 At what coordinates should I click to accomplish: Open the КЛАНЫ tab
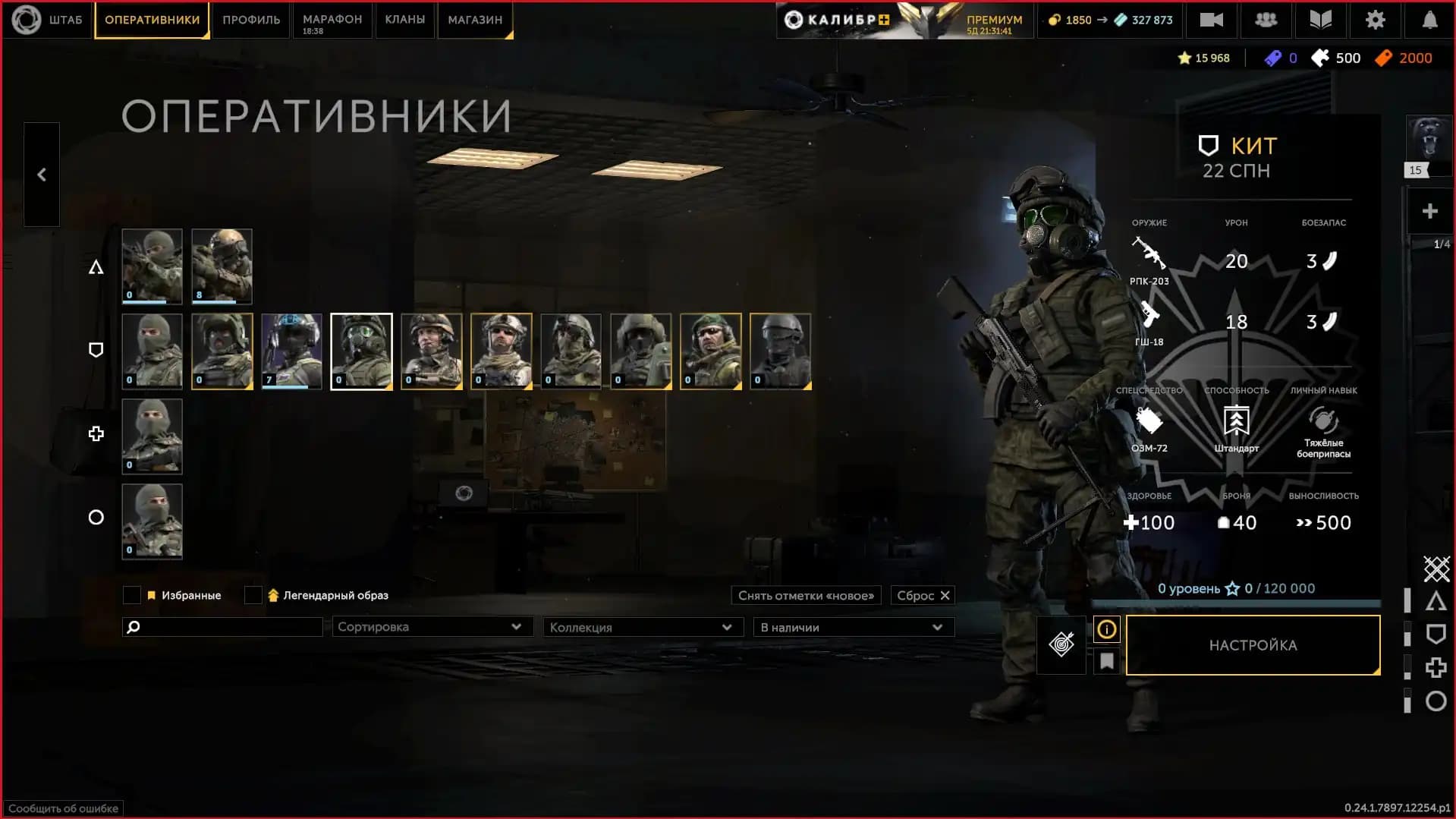[x=404, y=20]
